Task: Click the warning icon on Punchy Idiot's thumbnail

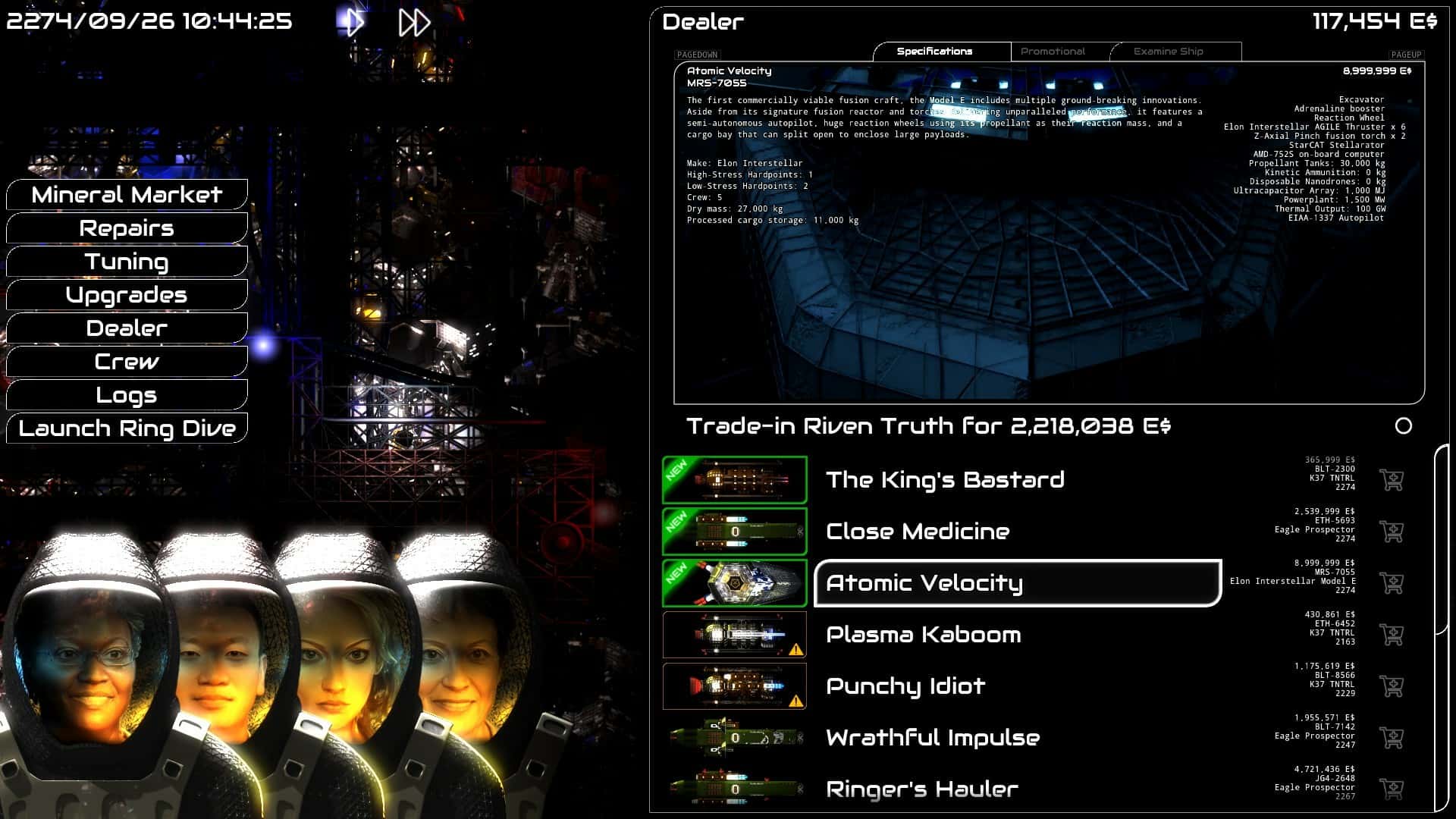Action: tap(795, 701)
